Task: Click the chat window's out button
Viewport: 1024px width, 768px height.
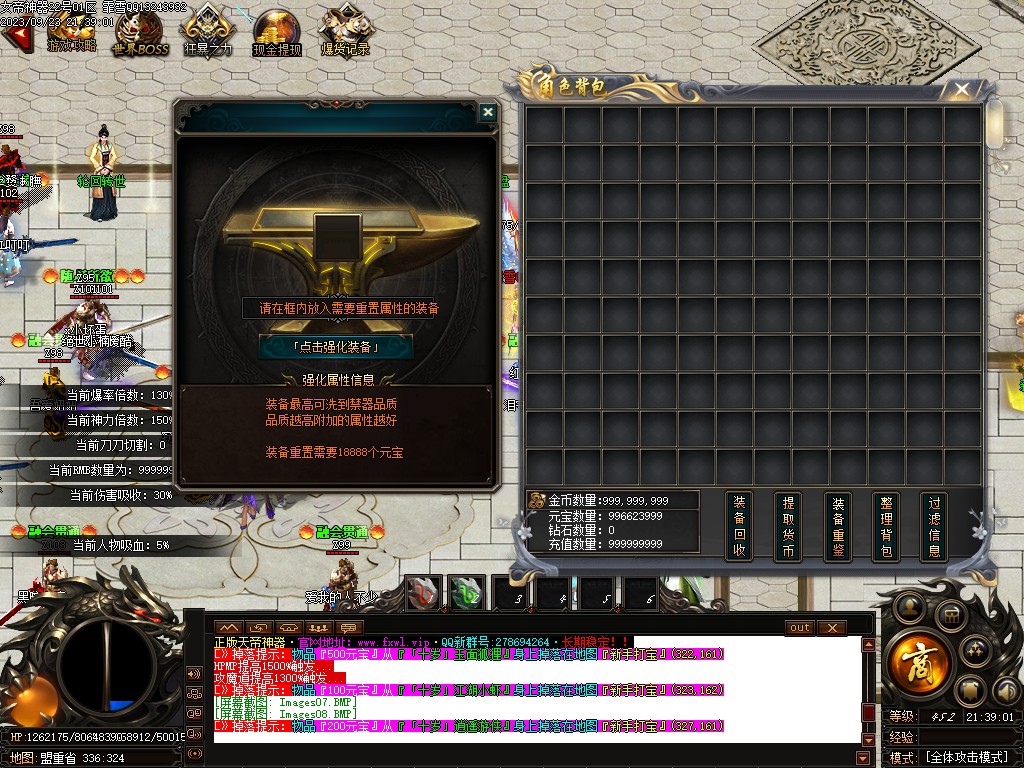Action: coord(800,628)
